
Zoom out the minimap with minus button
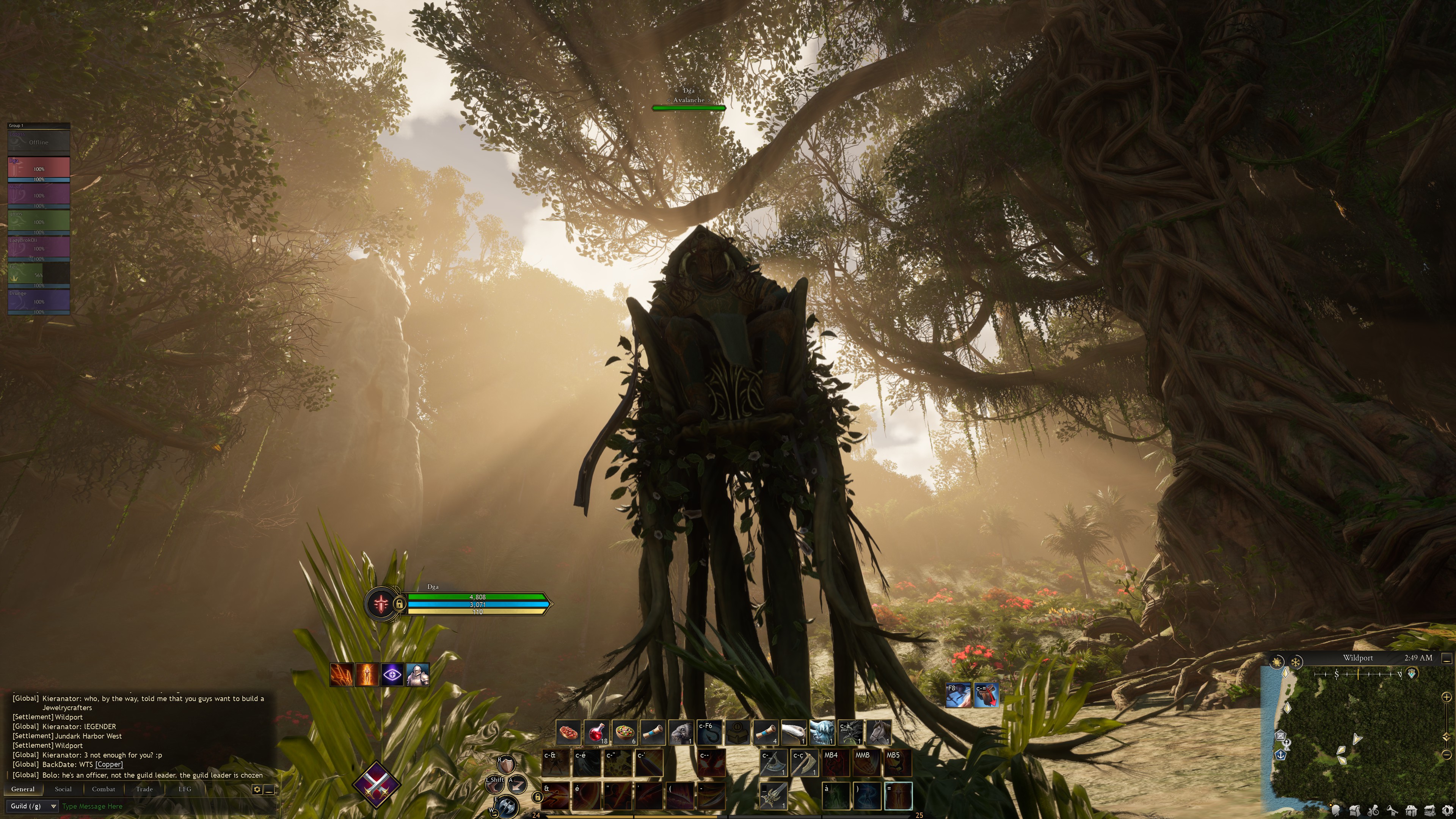click(1446, 755)
